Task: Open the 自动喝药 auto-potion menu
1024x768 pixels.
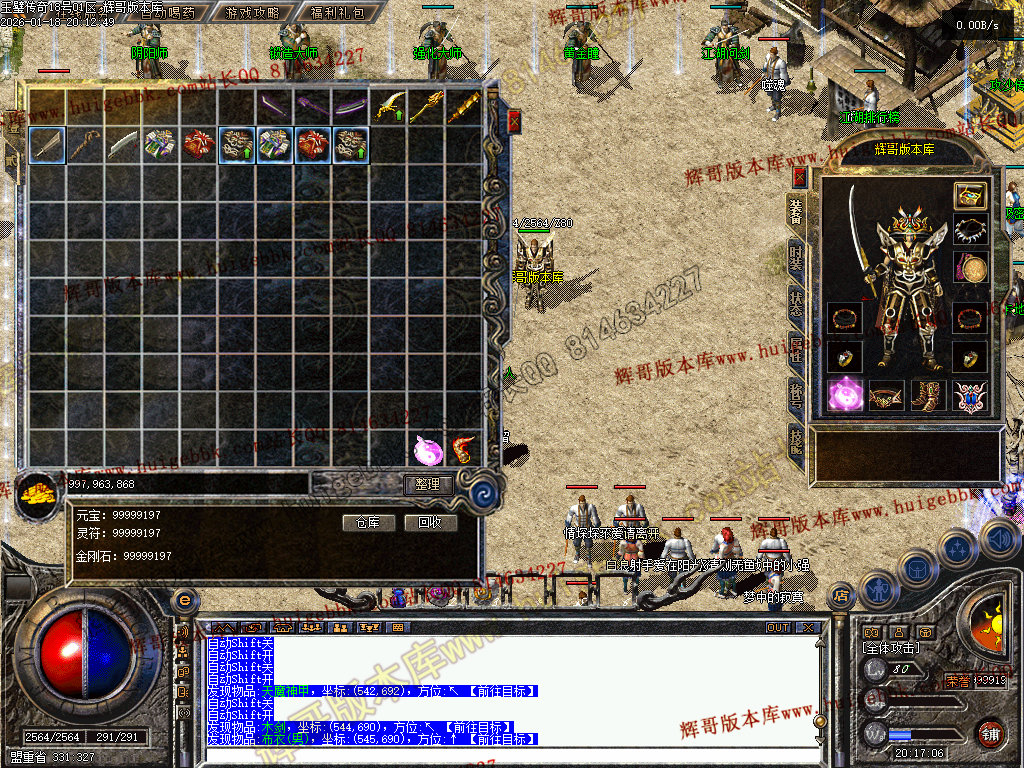Action: click(x=167, y=13)
